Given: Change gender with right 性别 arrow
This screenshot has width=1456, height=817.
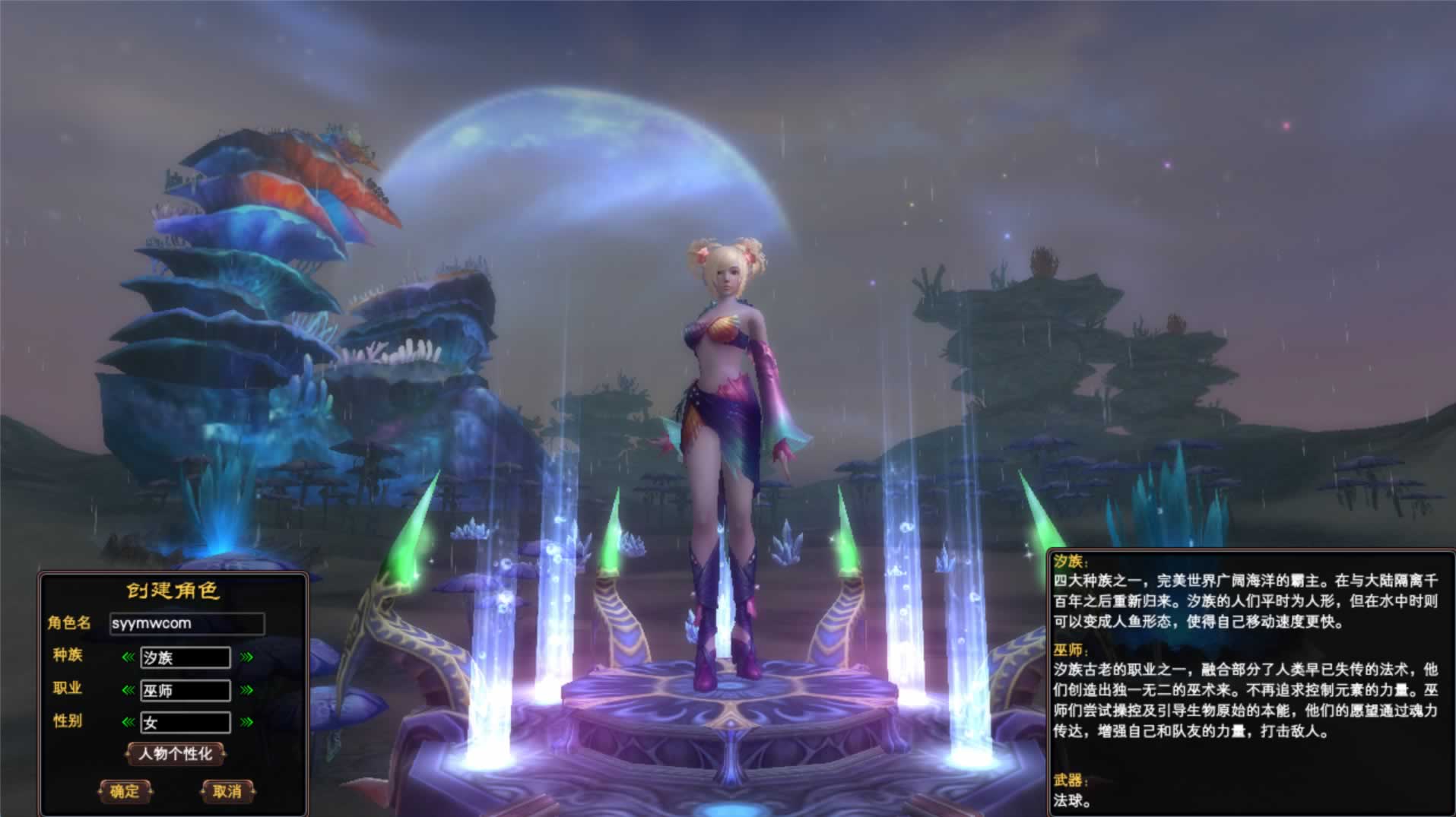Looking at the screenshot, I should [x=246, y=722].
